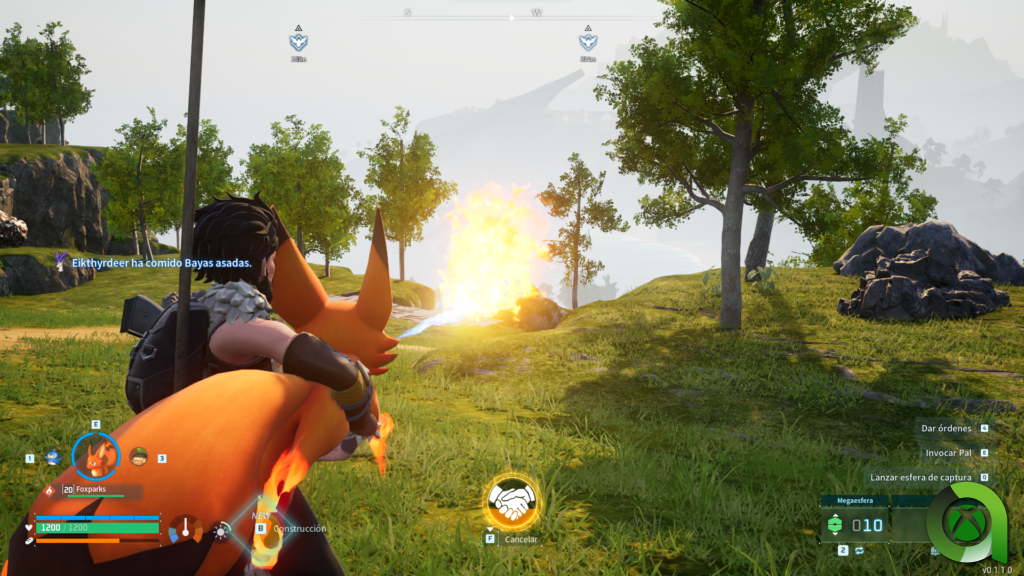This screenshot has height=576, width=1024.
Task: Select the Megaesfera sphere slot
Action: [x=852, y=525]
